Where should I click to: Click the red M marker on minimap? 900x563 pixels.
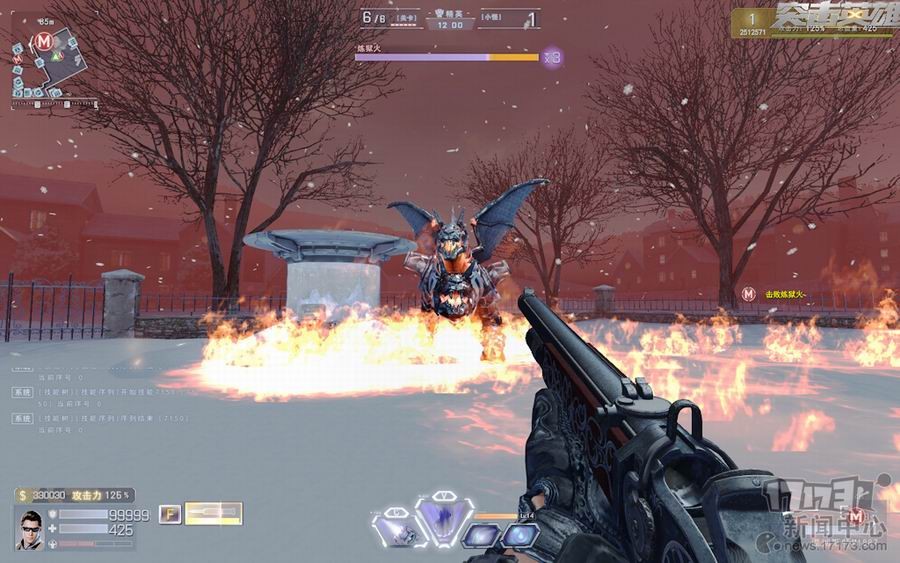tap(43, 41)
